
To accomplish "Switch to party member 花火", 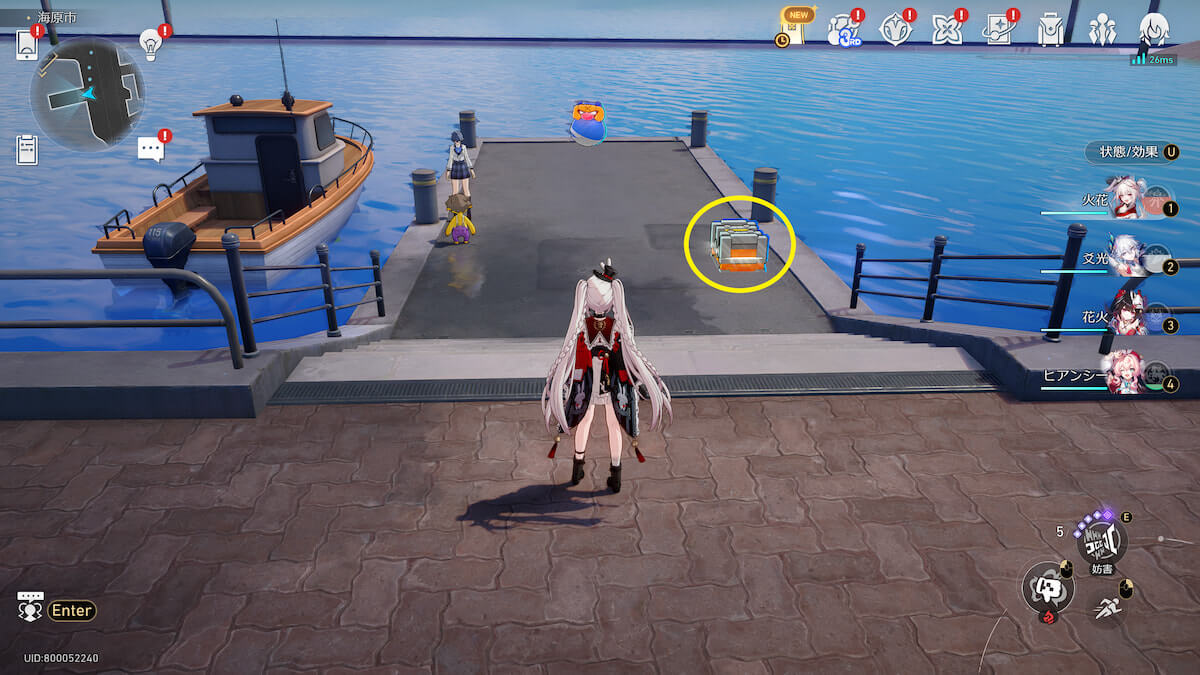I will tap(1125, 317).
